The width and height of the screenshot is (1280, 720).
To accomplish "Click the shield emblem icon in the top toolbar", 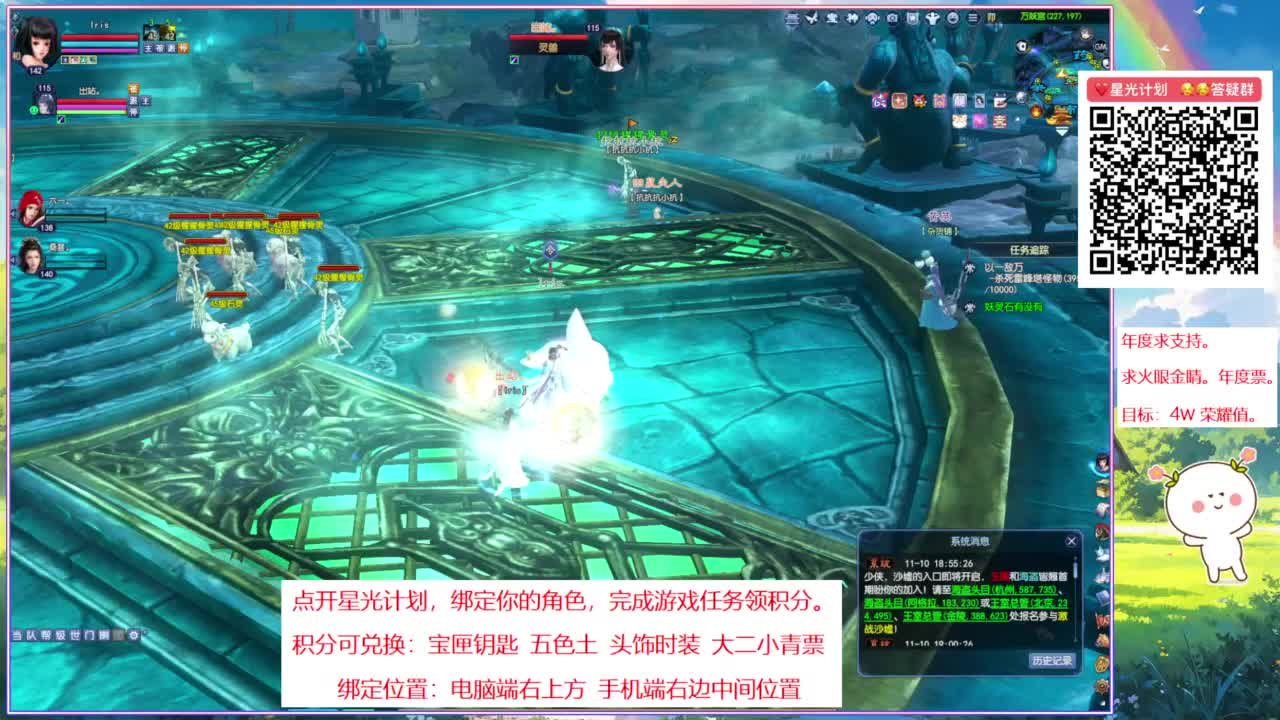I will click(x=912, y=18).
